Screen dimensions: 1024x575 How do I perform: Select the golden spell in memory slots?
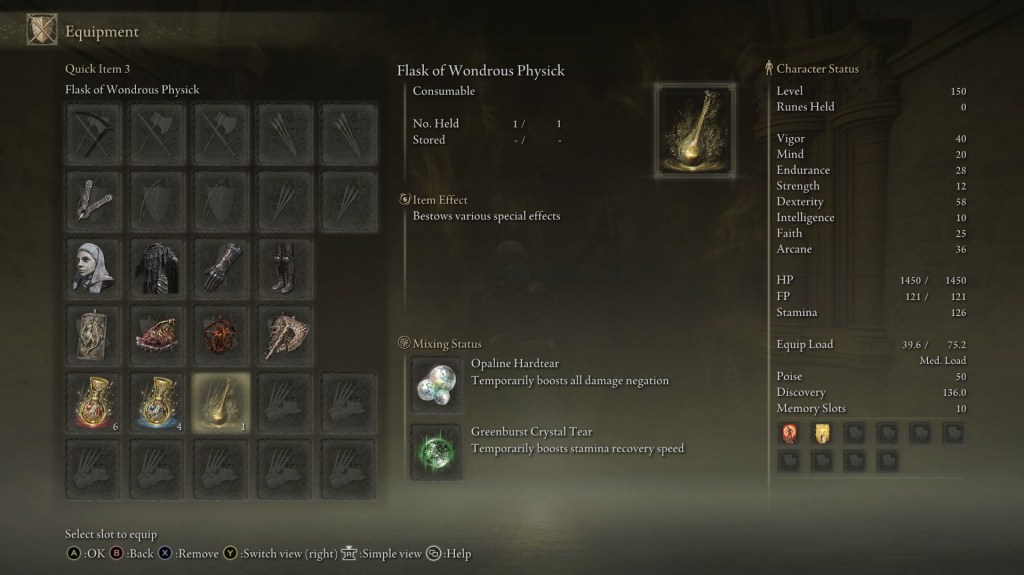coord(822,433)
